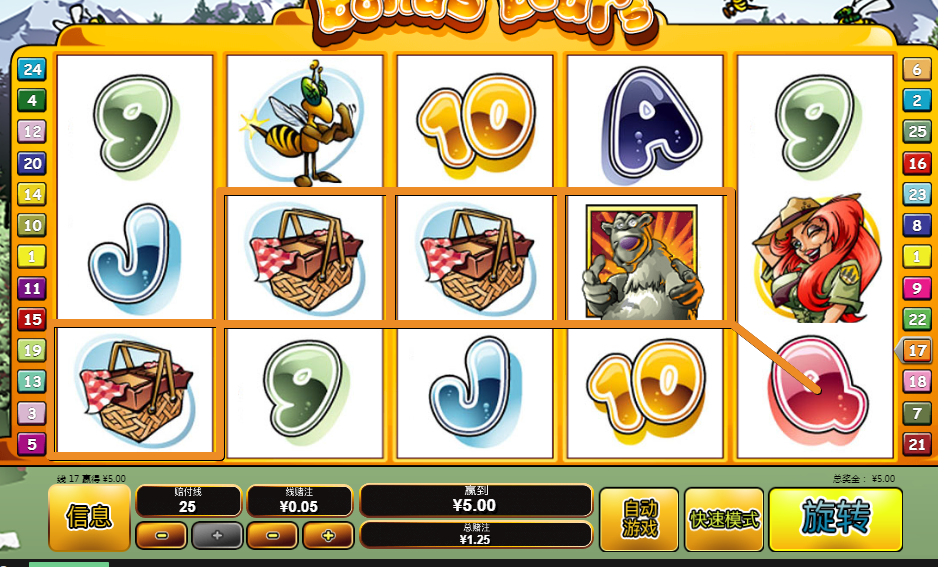Activate payline marker 9

[916, 288]
